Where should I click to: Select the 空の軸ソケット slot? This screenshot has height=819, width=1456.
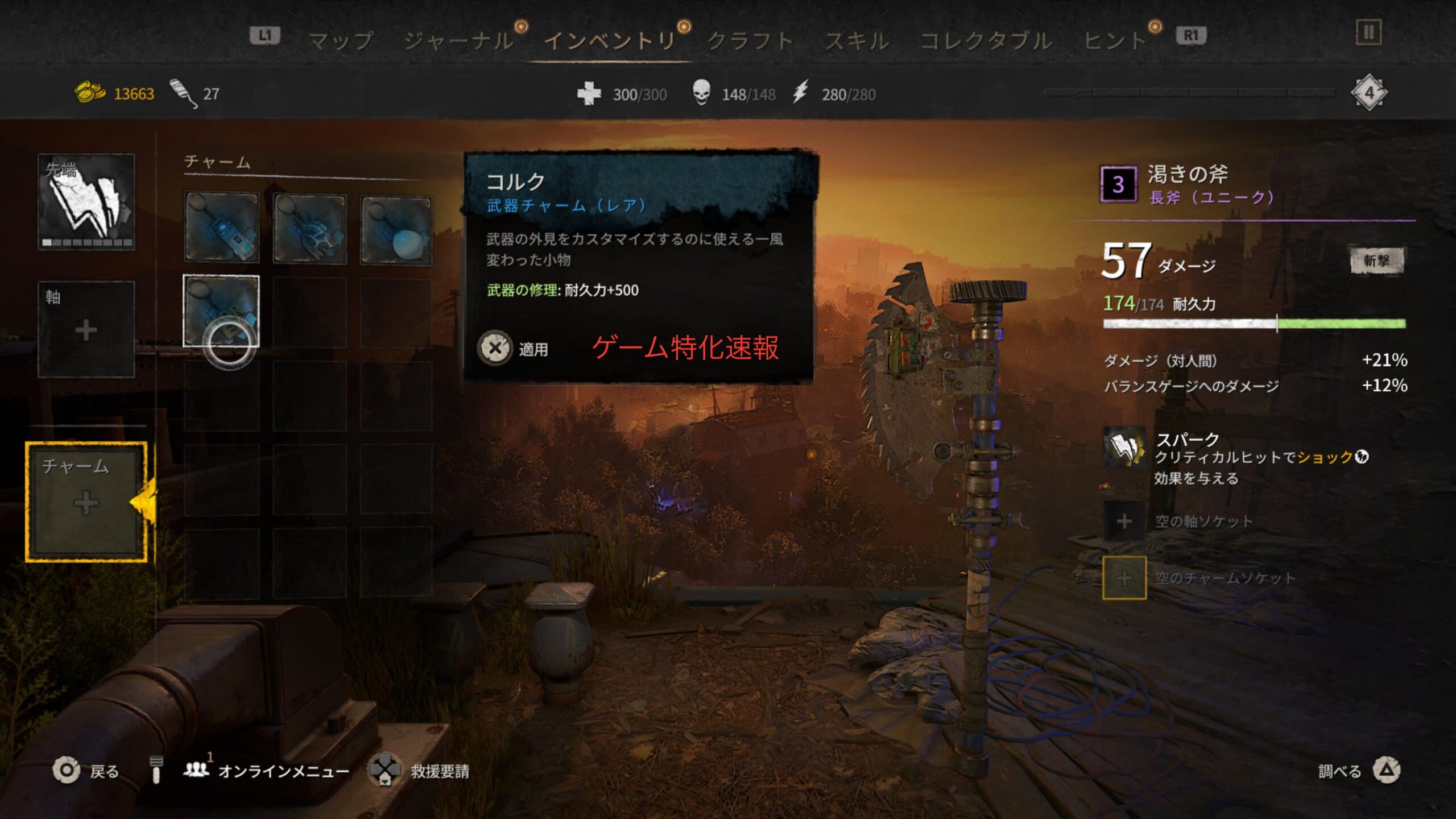[1124, 521]
